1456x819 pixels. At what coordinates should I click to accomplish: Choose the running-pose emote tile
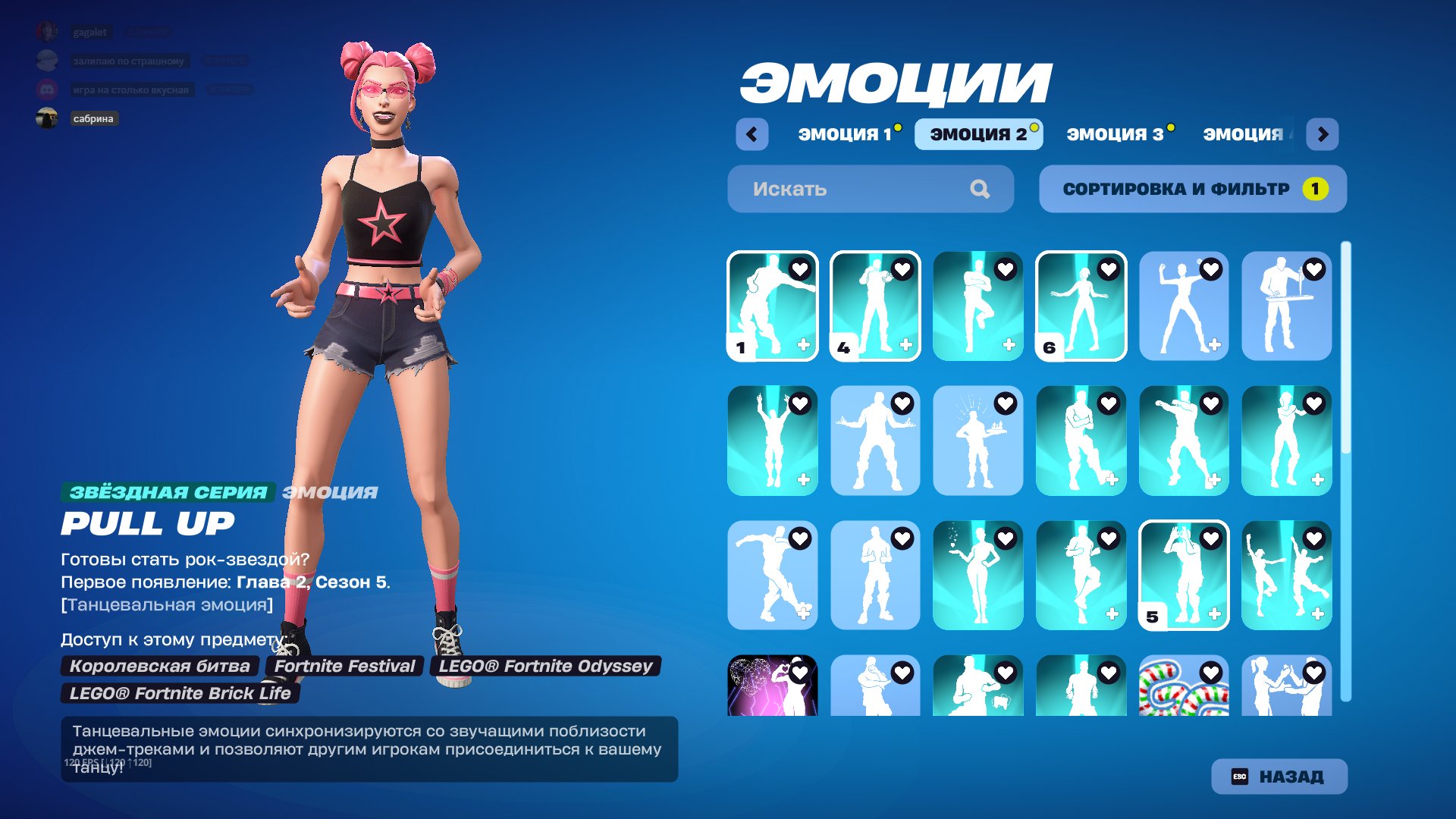point(772,575)
